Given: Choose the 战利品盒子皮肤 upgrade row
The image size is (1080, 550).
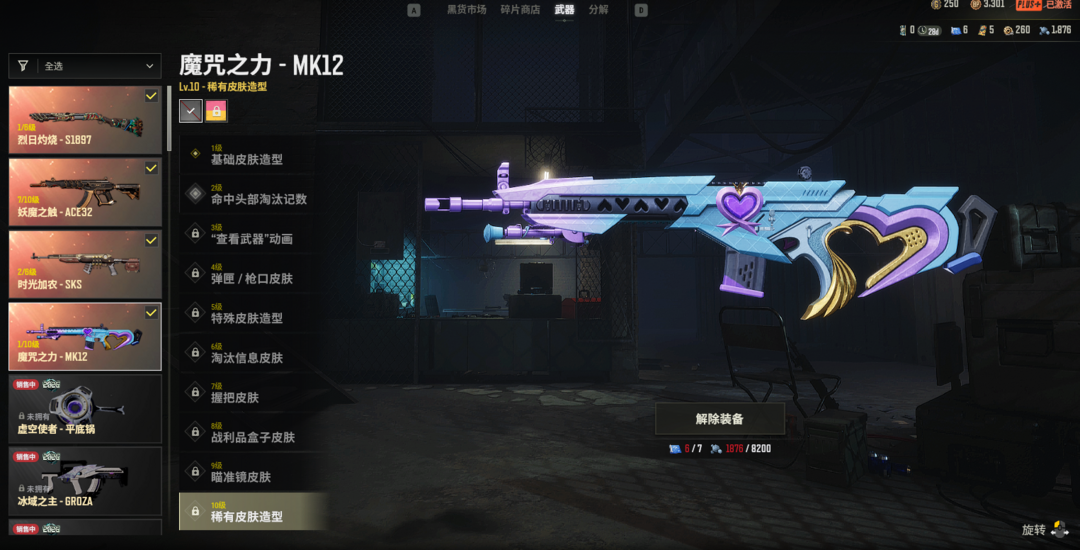Looking at the screenshot, I should 253,432.
